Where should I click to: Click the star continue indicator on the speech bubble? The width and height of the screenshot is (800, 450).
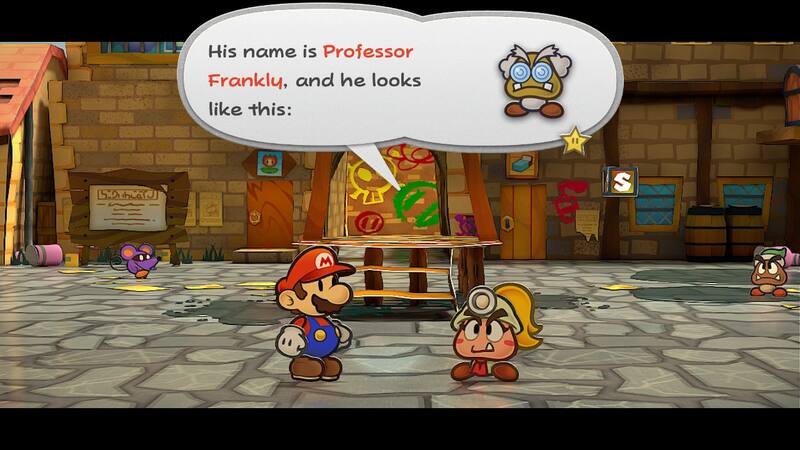coord(575,139)
